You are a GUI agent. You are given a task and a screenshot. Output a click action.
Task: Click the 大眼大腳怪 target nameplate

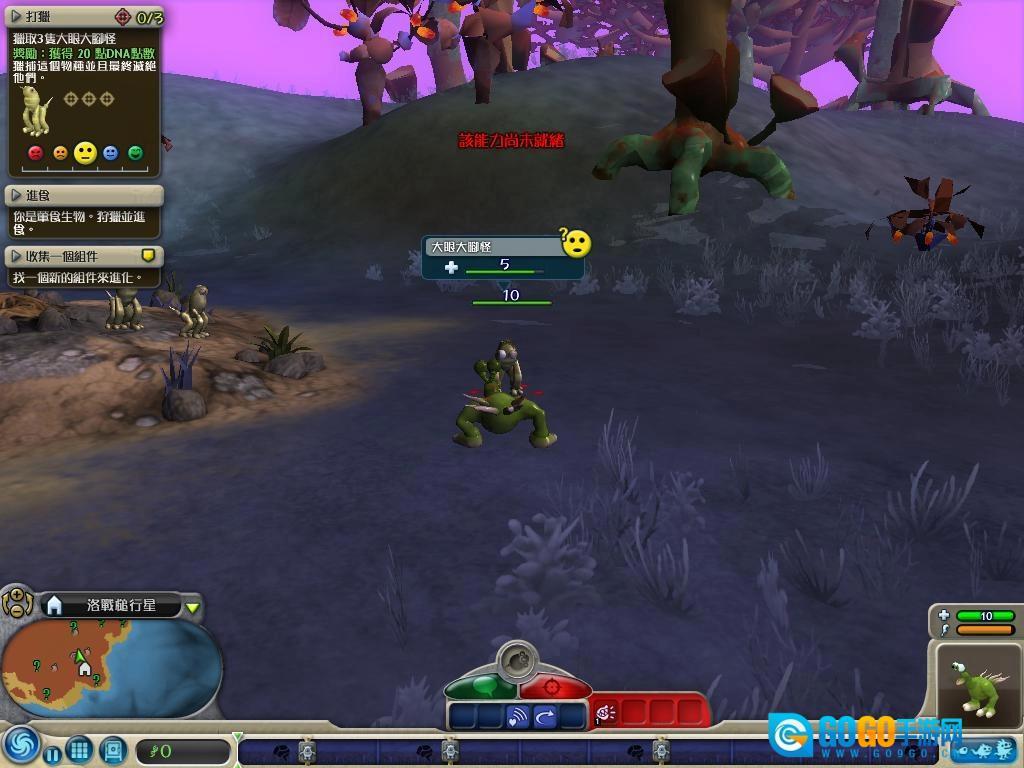coord(492,246)
